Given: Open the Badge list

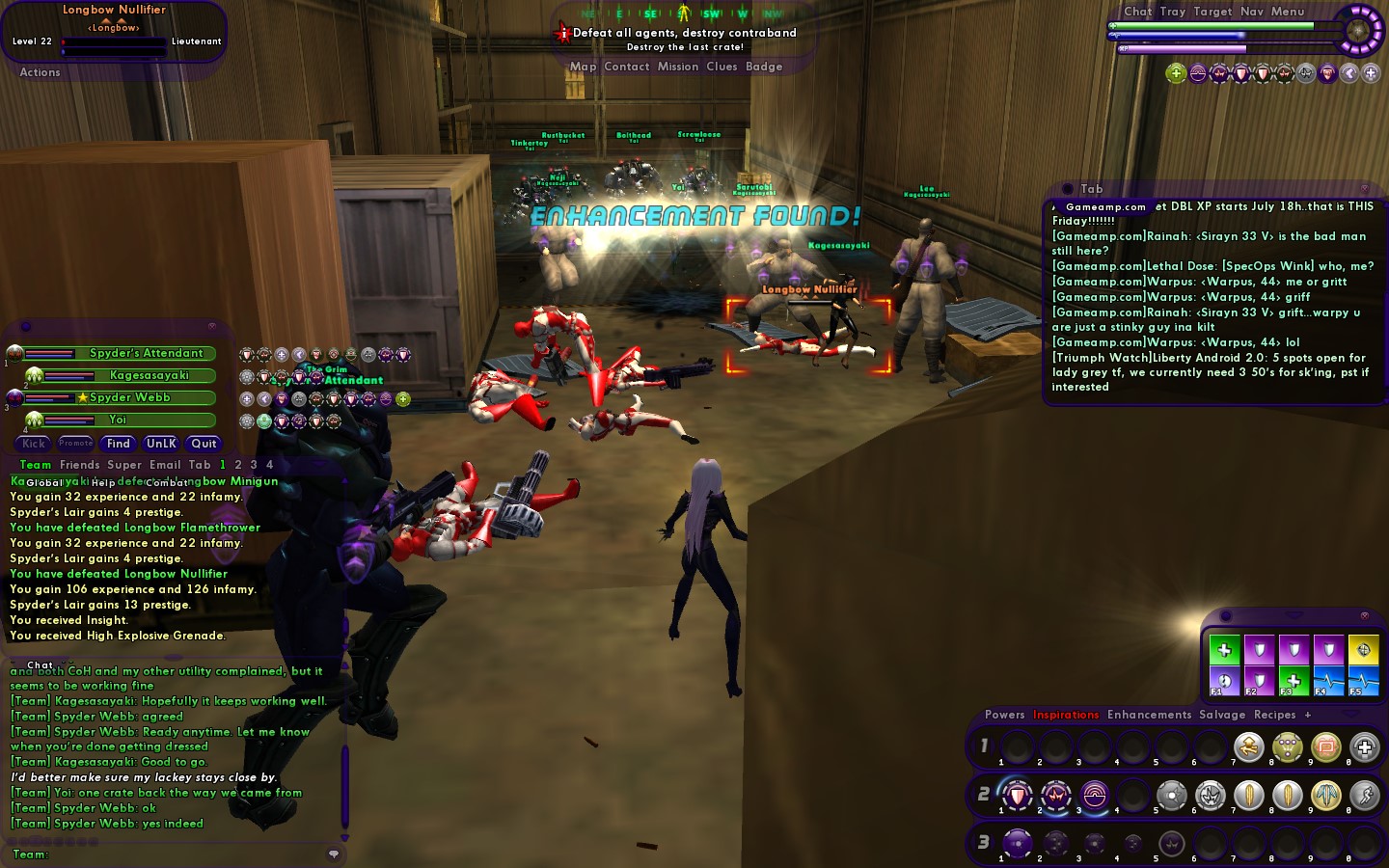Looking at the screenshot, I should [764, 67].
